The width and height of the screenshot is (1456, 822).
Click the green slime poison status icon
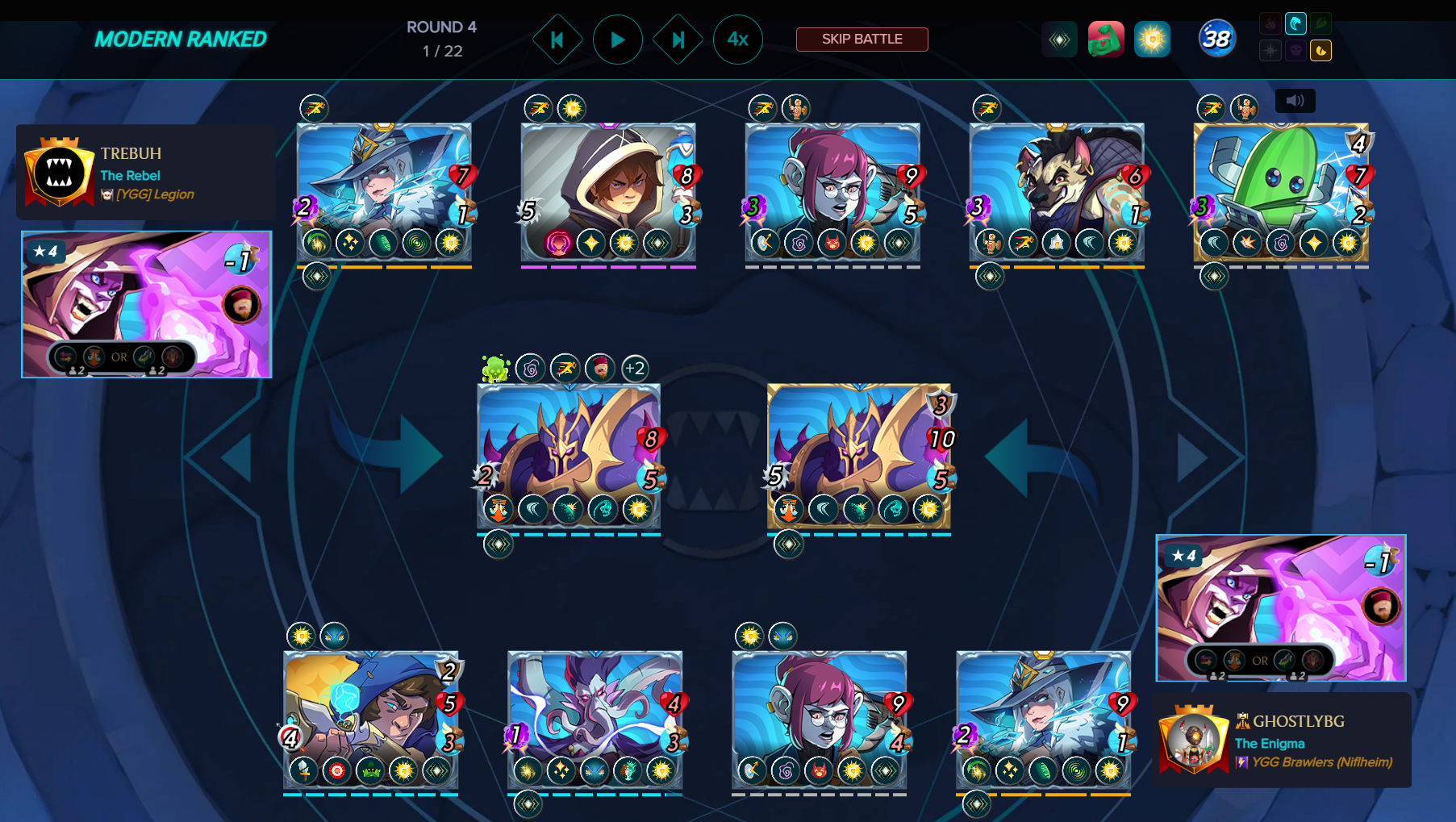(x=495, y=369)
